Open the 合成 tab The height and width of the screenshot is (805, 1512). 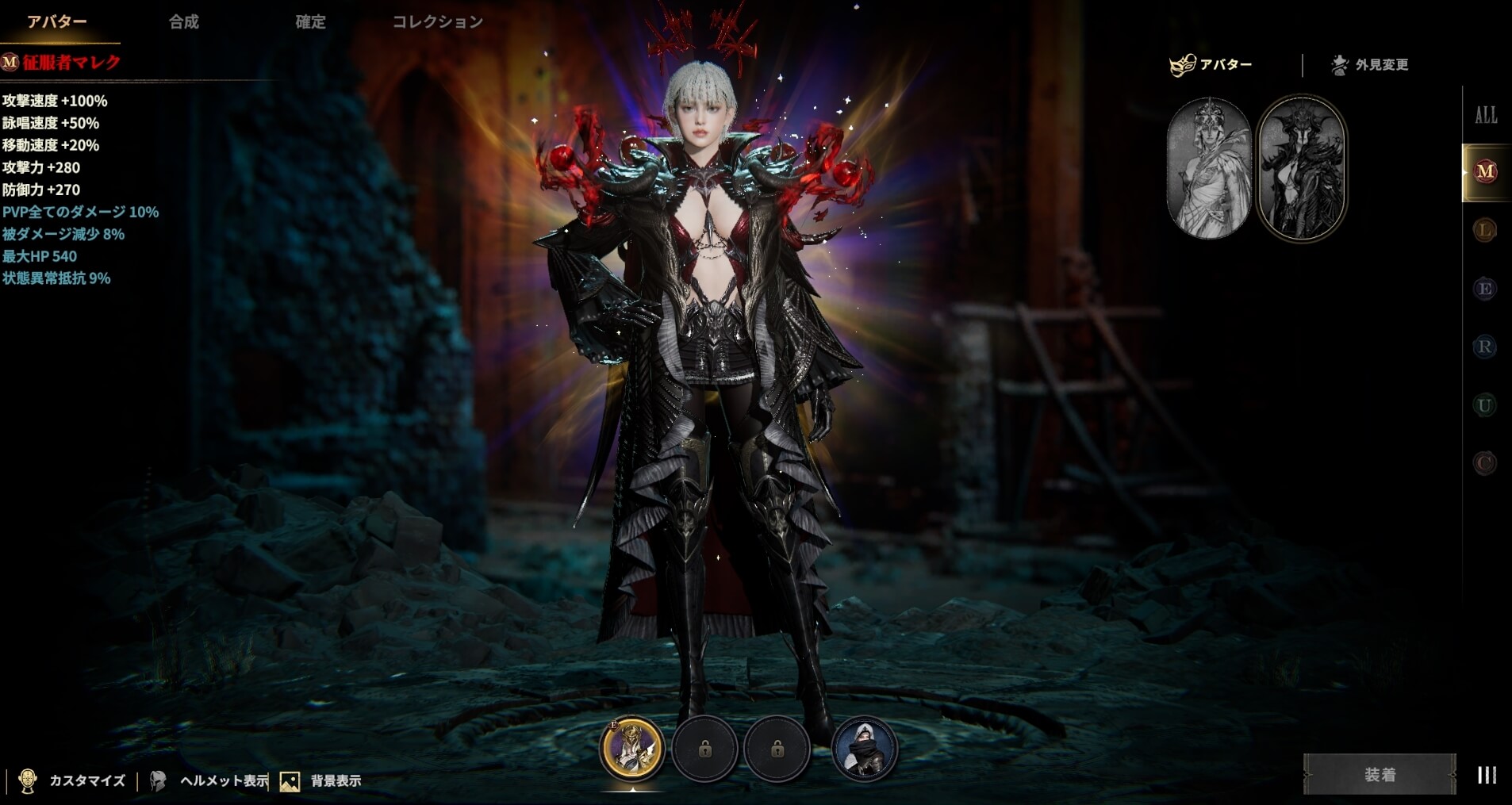(183, 21)
